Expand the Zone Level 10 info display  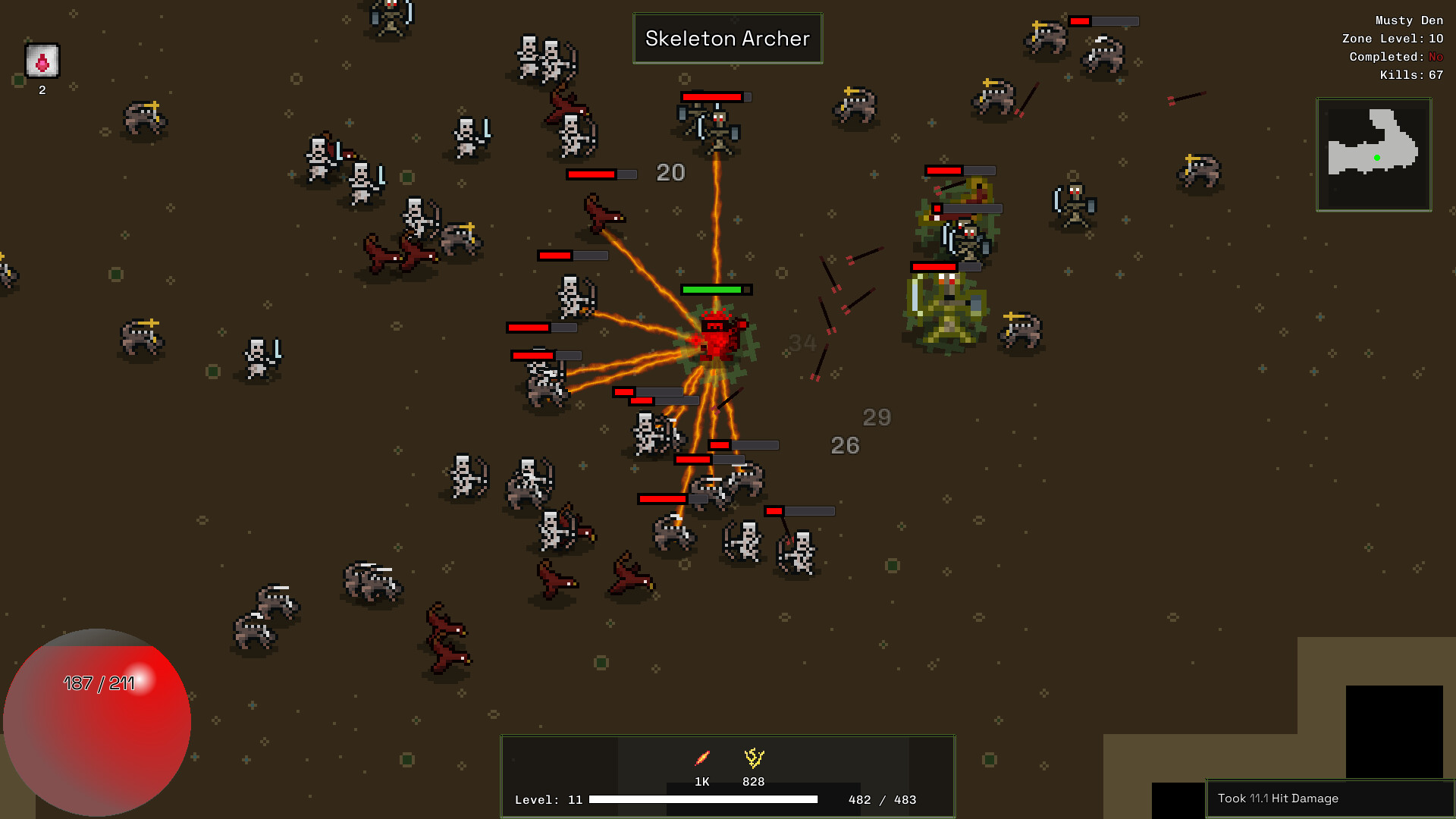pyautogui.click(x=1394, y=38)
